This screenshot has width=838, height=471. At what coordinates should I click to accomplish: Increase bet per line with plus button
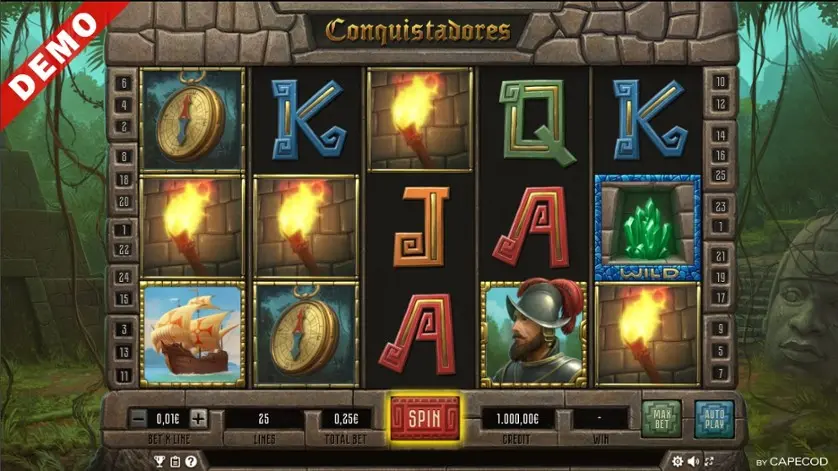(198, 418)
